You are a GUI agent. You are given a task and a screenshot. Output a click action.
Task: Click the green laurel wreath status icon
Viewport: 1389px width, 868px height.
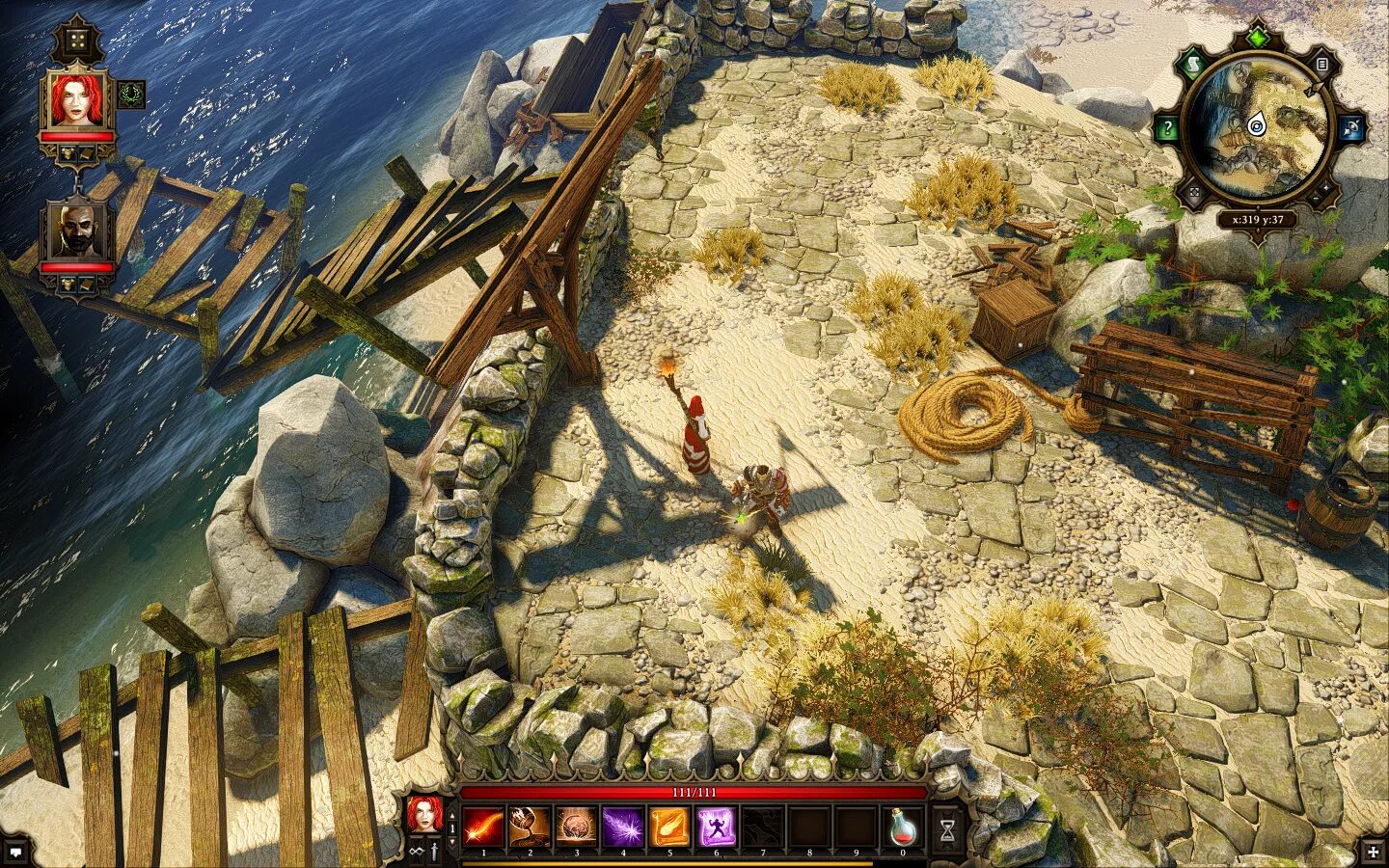[131, 95]
